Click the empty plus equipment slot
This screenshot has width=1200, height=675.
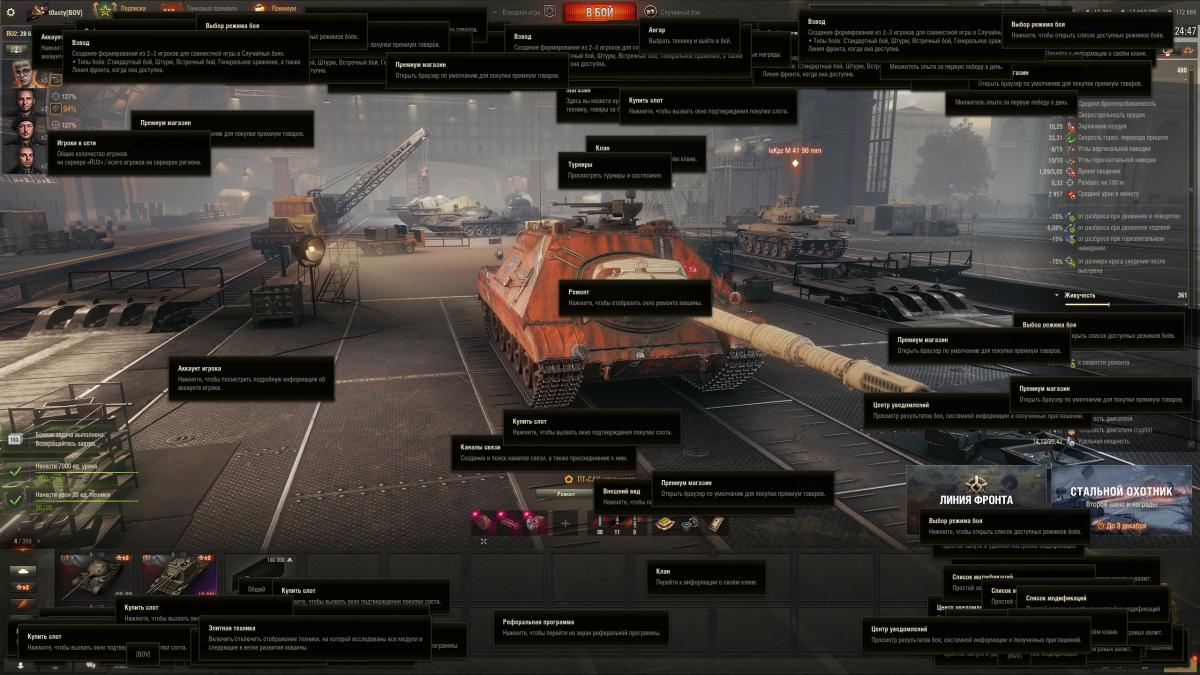(565, 522)
